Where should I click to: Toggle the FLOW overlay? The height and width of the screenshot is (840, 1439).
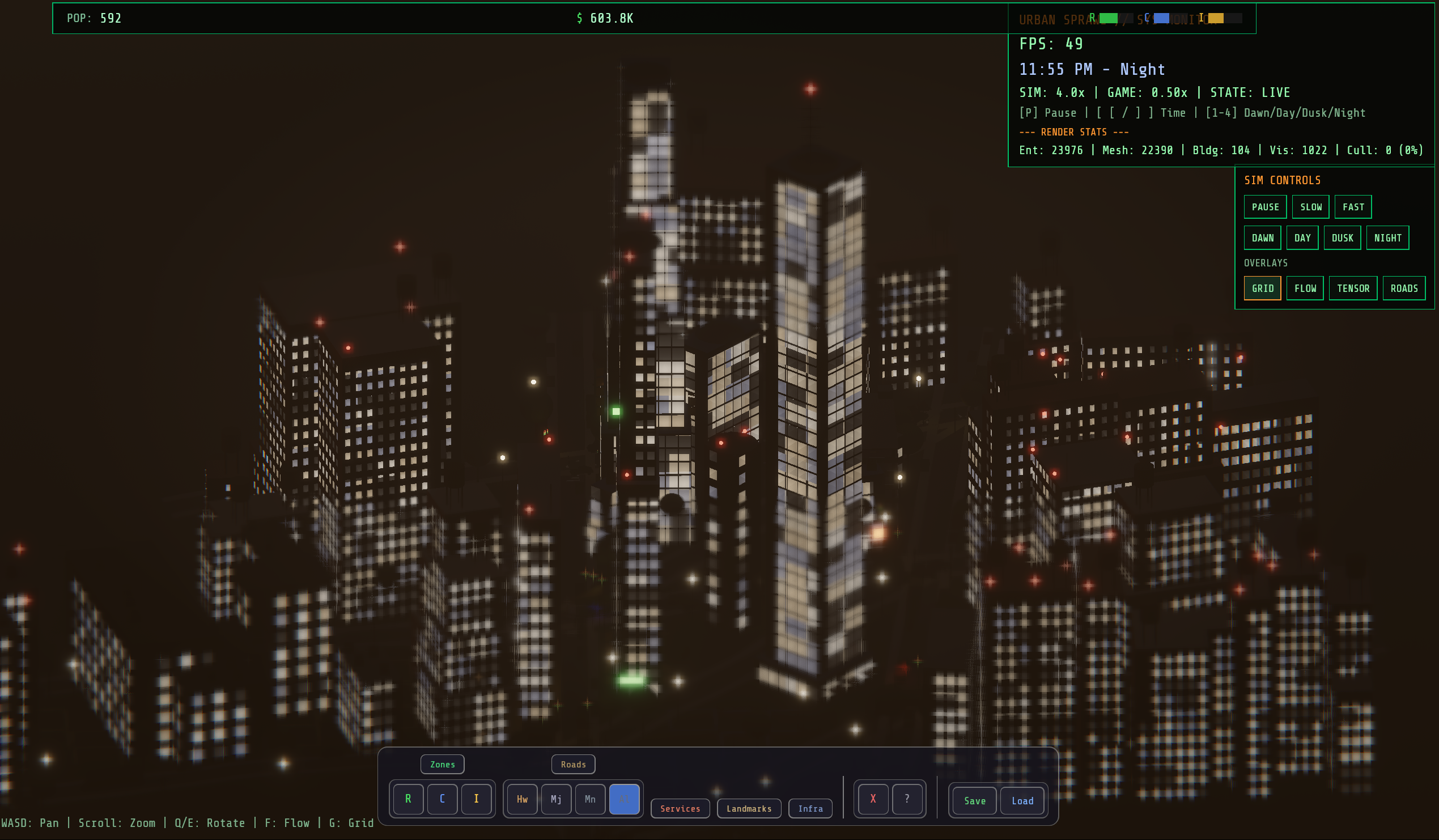tap(1305, 289)
